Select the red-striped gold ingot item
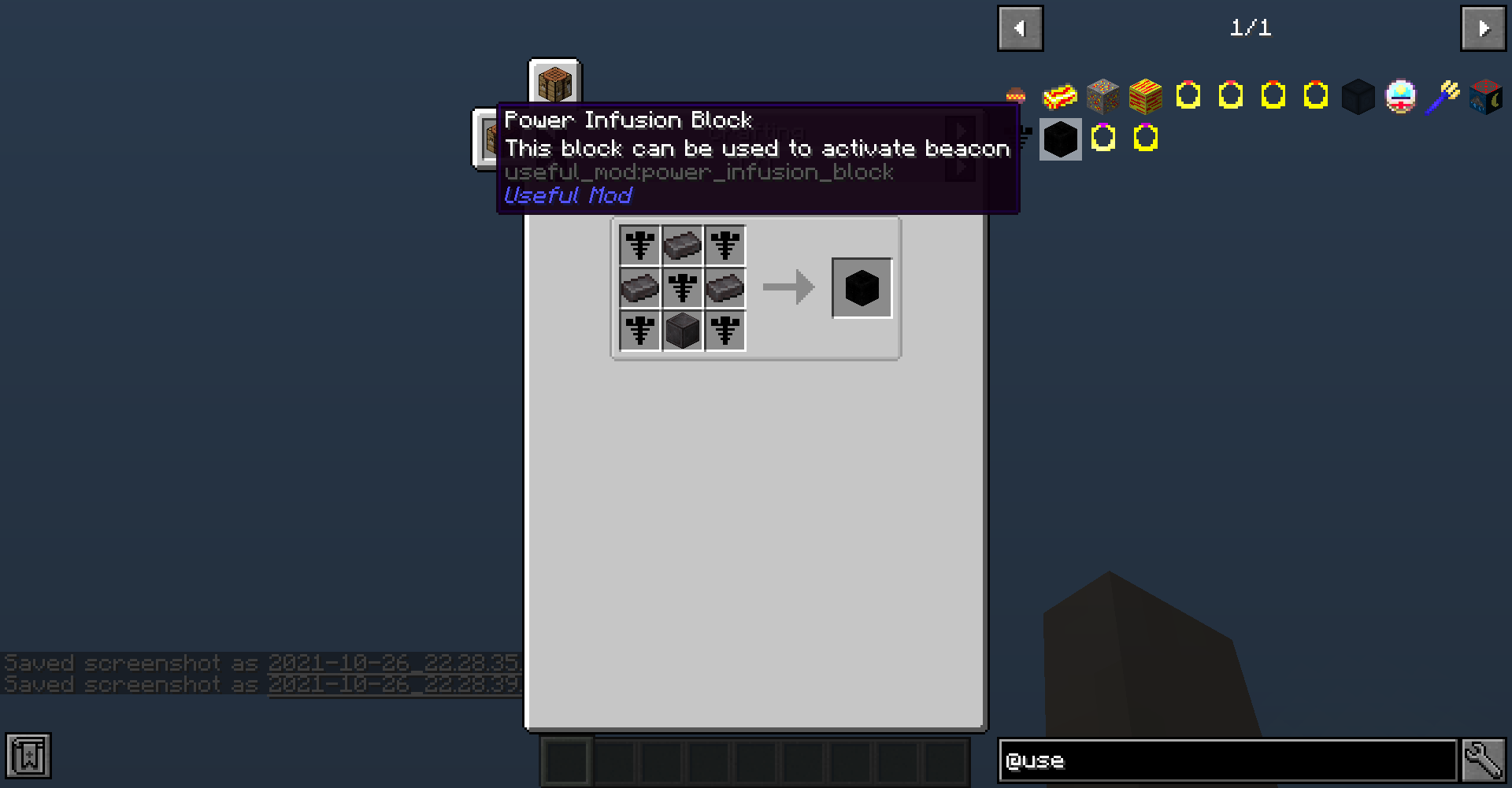 pos(1059,96)
